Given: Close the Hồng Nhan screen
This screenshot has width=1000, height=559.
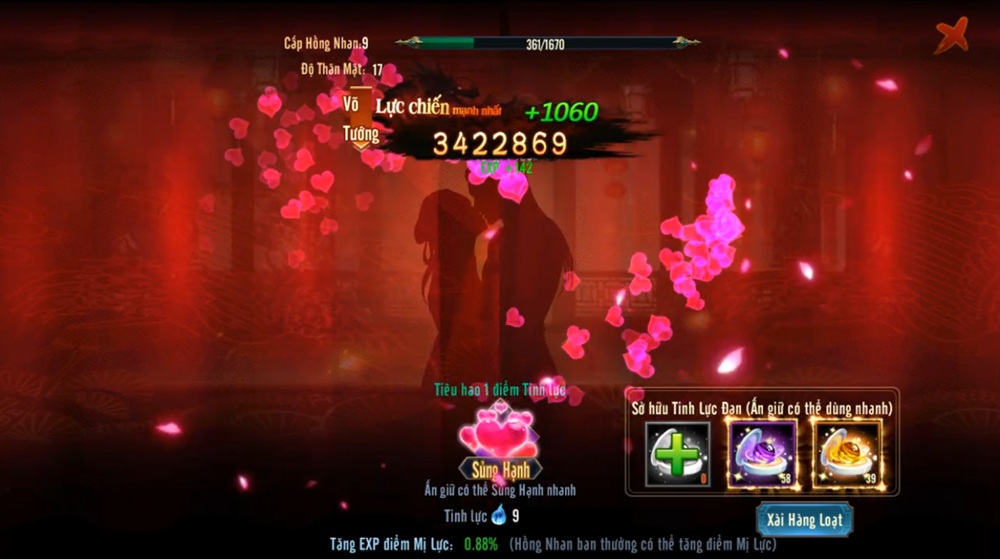Looking at the screenshot, I should (x=951, y=37).
